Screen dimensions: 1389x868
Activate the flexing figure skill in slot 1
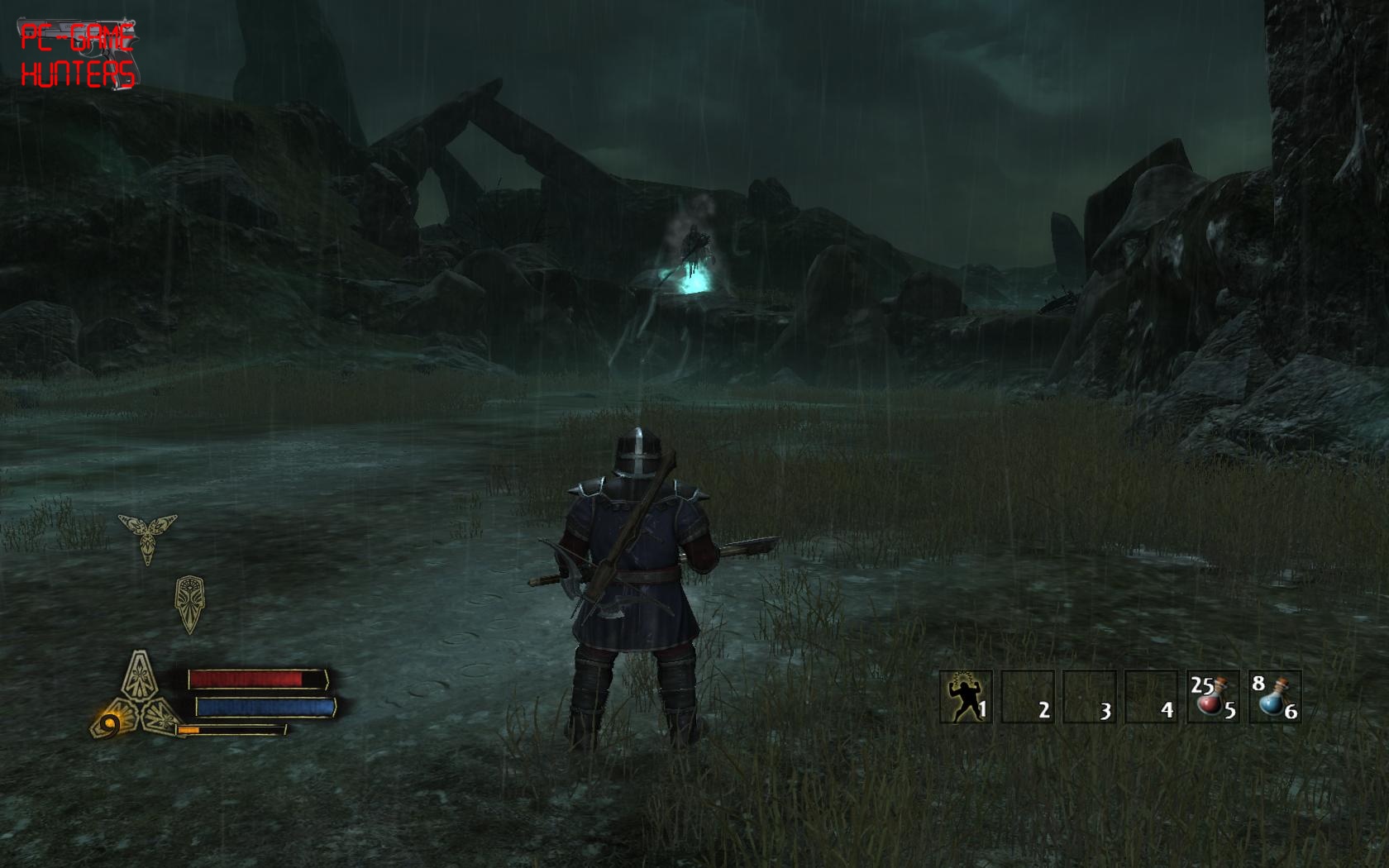coord(966,697)
